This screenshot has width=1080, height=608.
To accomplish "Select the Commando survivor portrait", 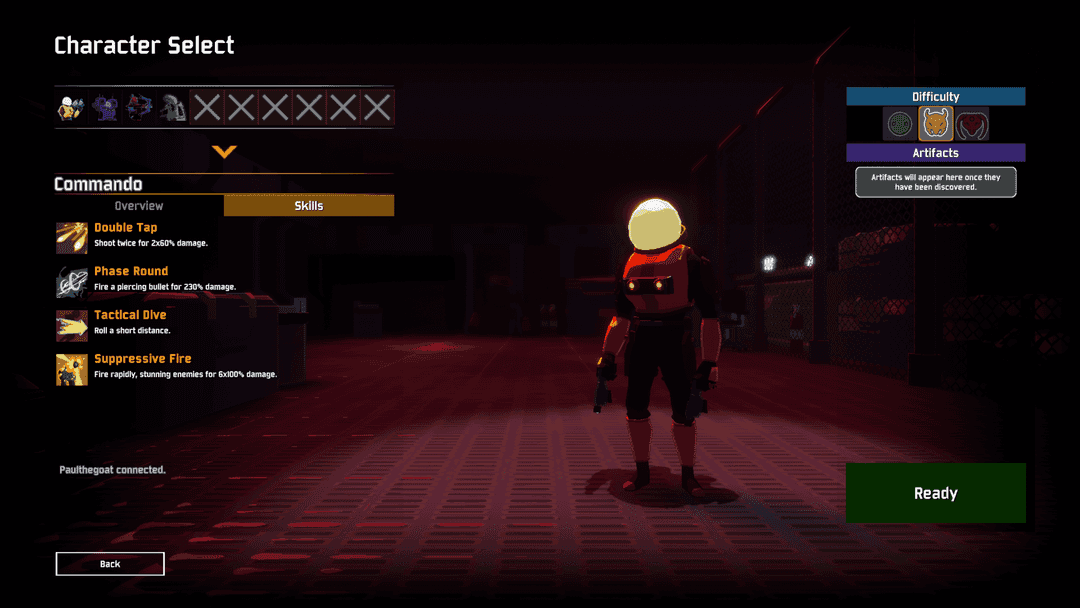I will coord(72,108).
